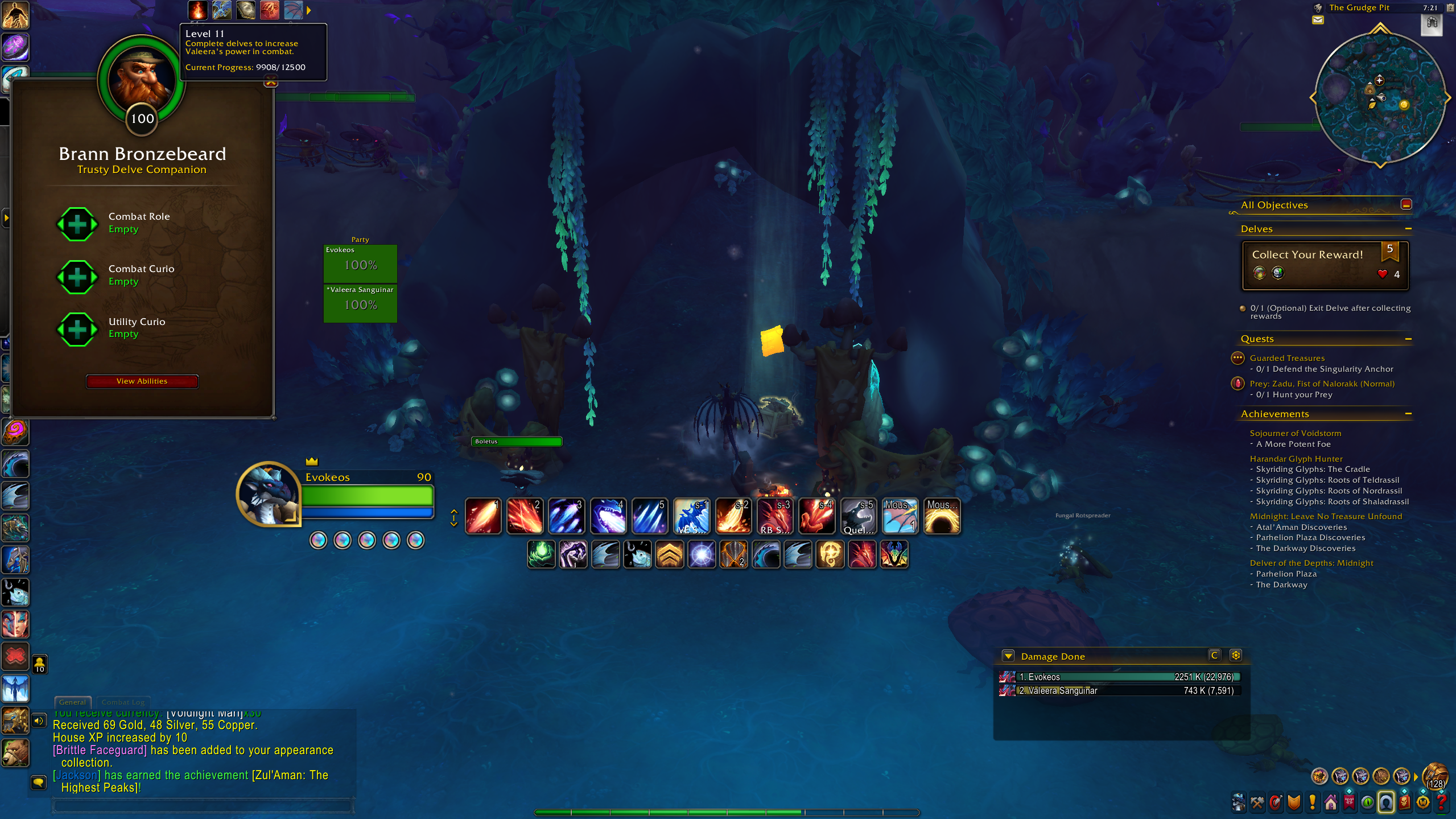Image resolution: width=1456 pixels, height=819 pixels.
Task: Open the Housing menu with the purple house icon
Action: [1330, 802]
